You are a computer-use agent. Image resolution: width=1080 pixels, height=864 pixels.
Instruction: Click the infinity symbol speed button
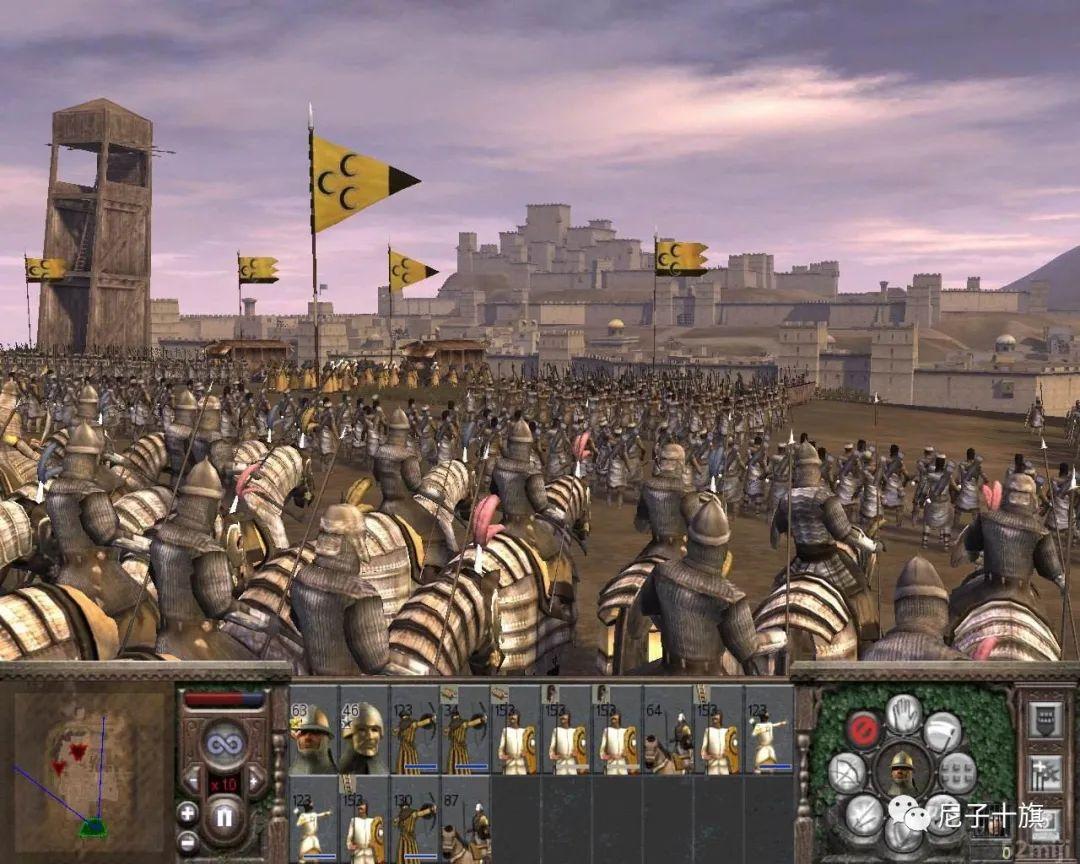(x=224, y=742)
